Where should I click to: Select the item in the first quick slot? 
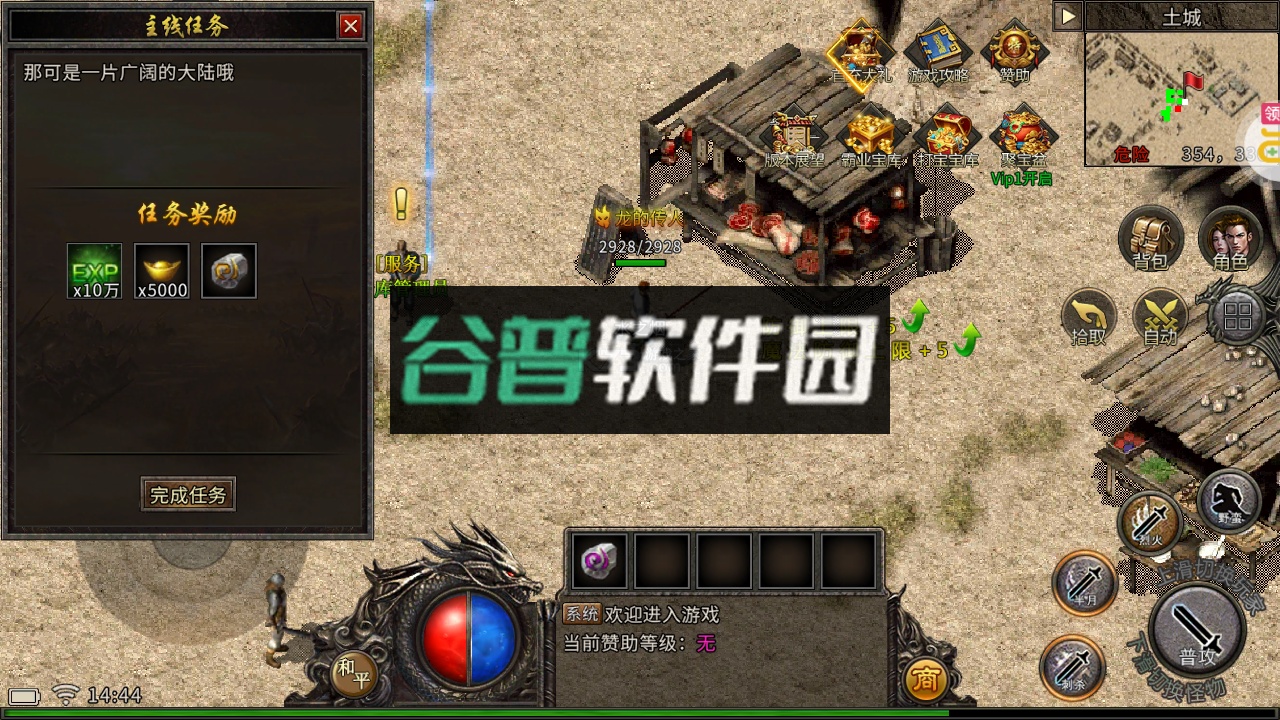[x=598, y=561]
